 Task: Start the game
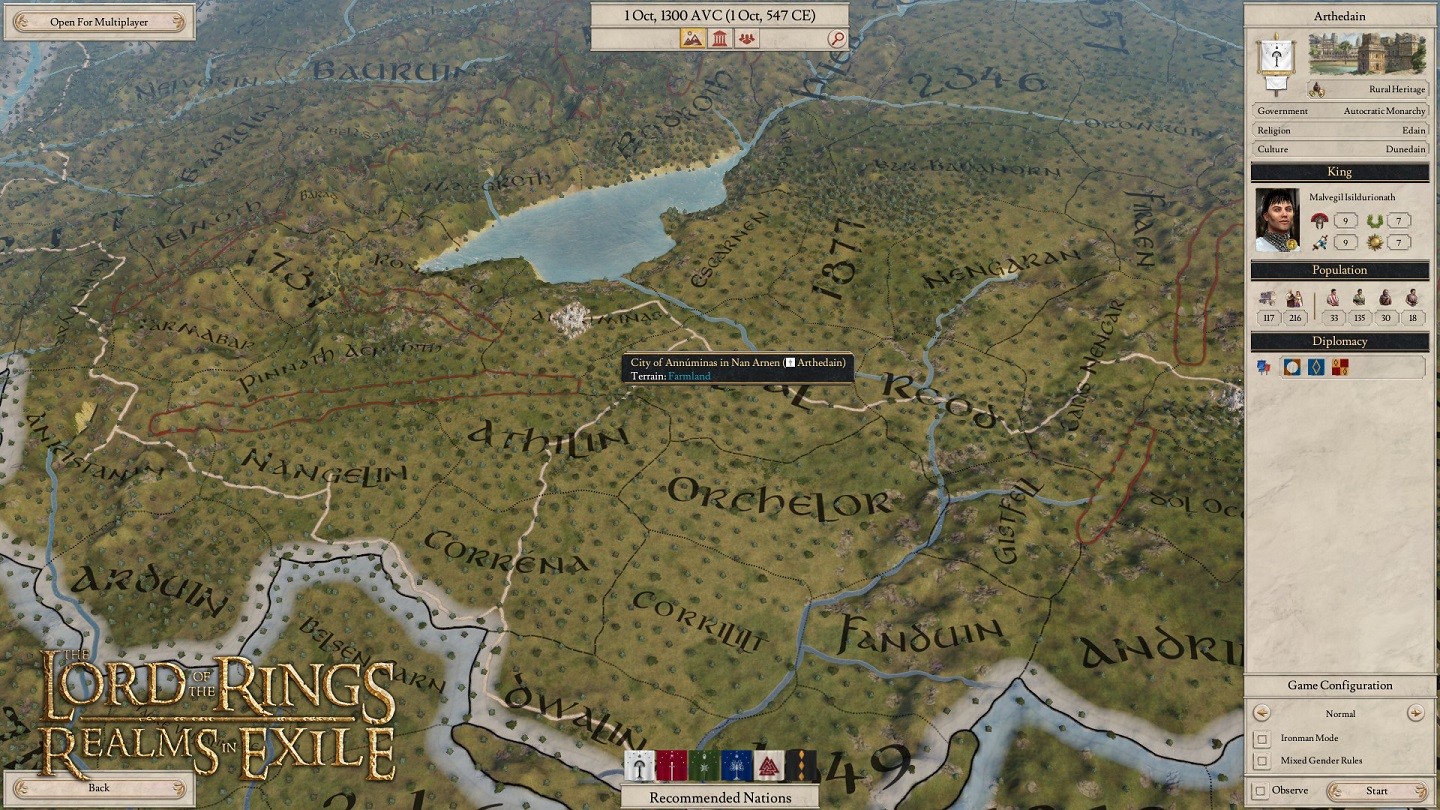(x=1377, y=791)
